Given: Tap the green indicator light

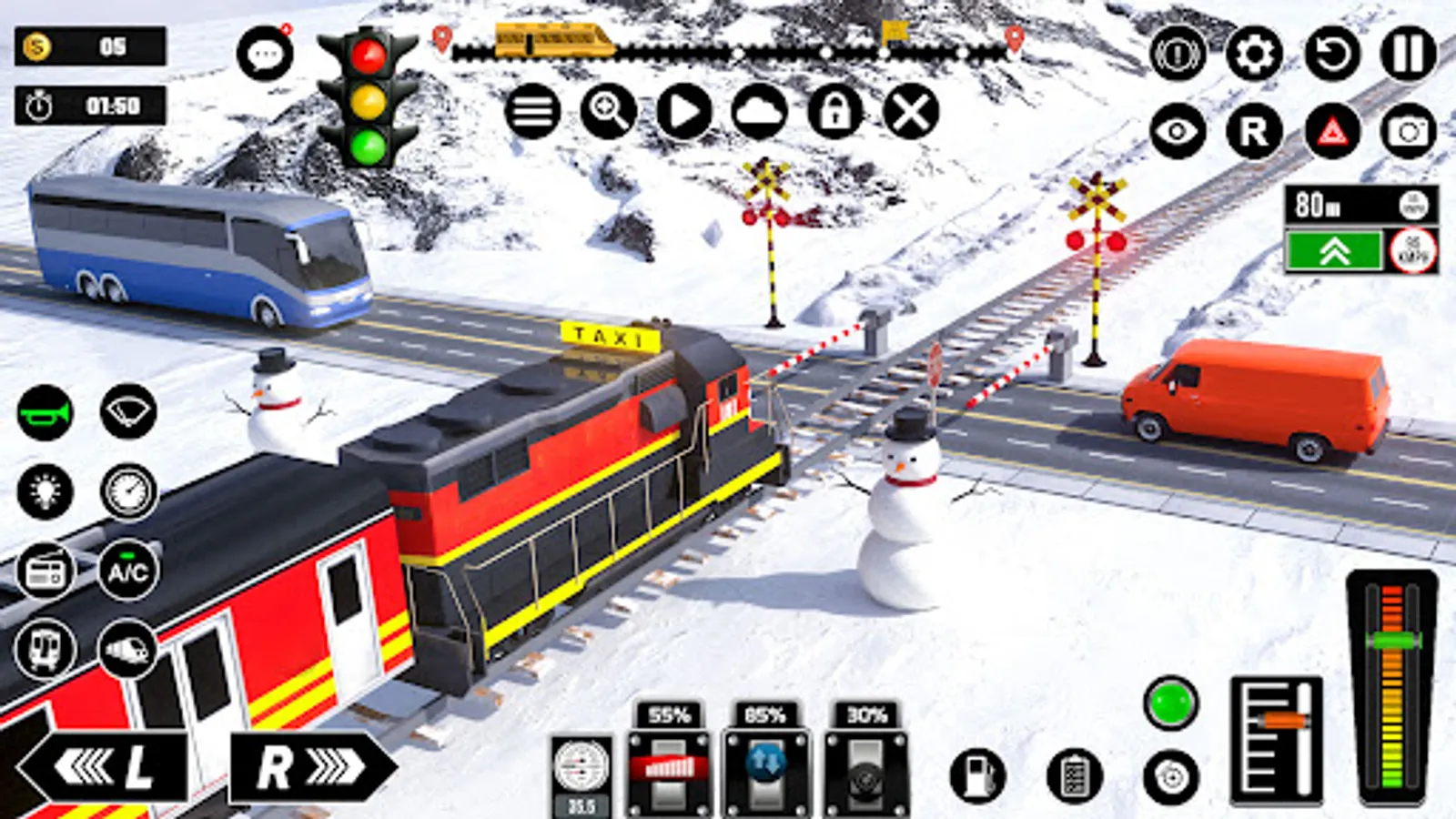Looking at the screenshot, I should pyautogui.click(x=1171, y=703).
